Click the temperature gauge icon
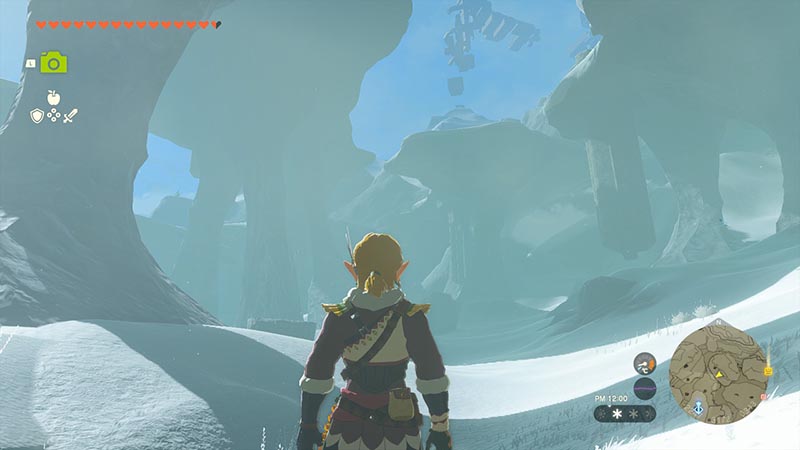800x450 pixels. 644,361
